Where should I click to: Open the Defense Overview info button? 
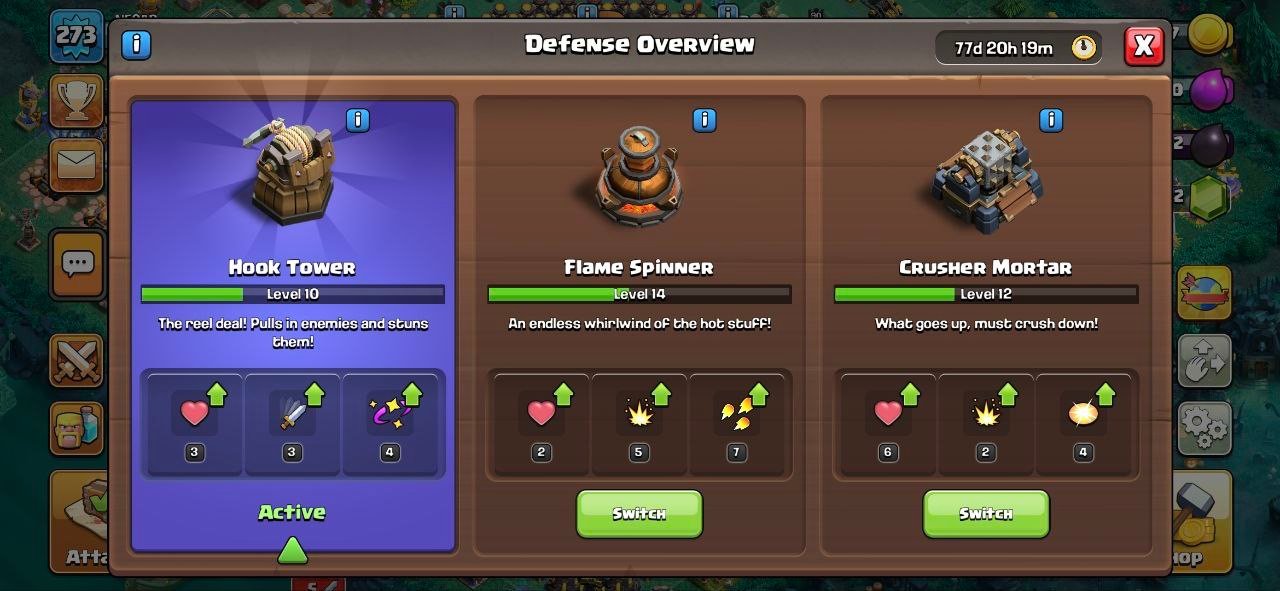click(136, 45)
